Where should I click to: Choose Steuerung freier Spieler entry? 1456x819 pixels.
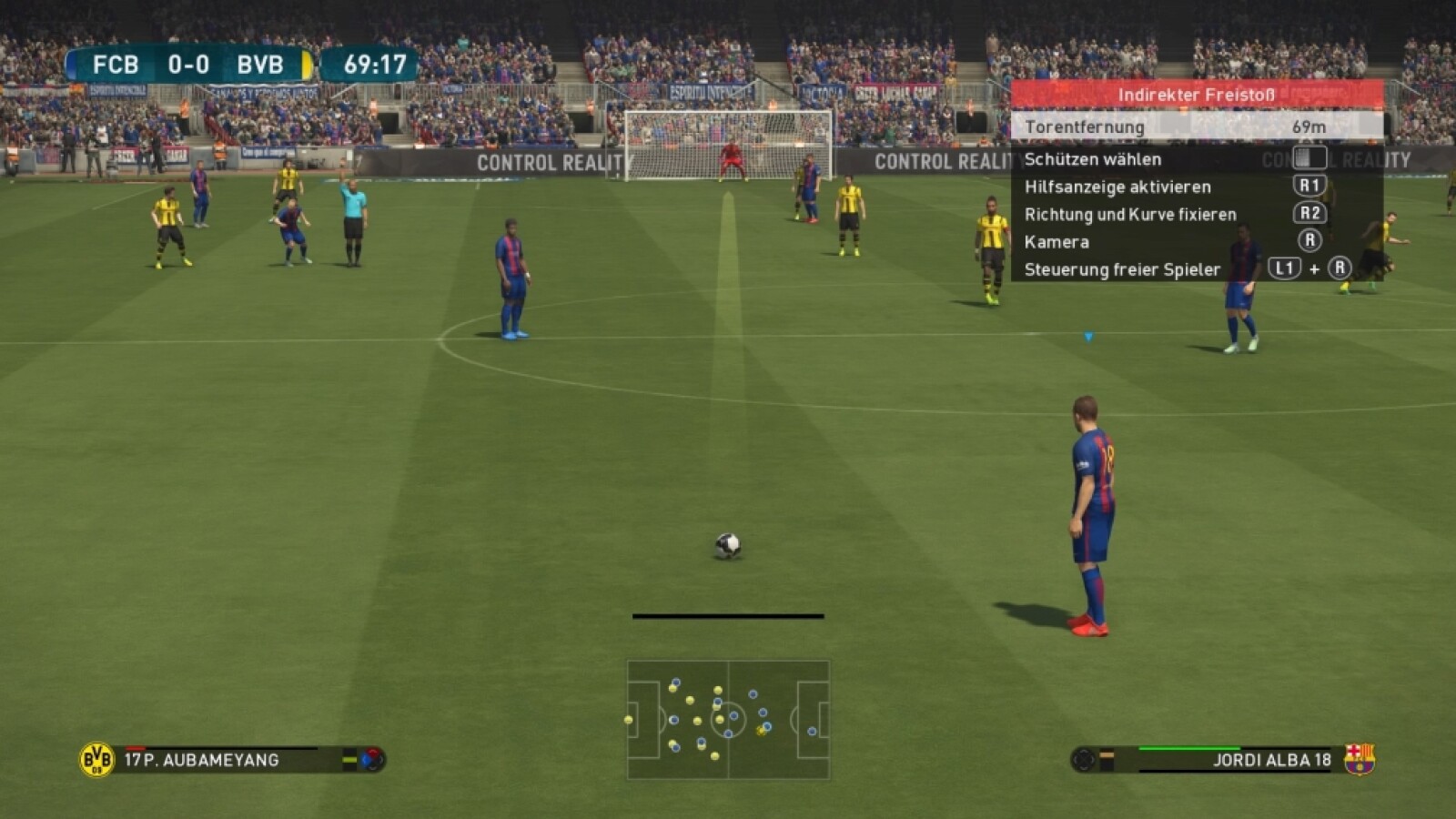pyautogui.click(x=1122, y=269)
